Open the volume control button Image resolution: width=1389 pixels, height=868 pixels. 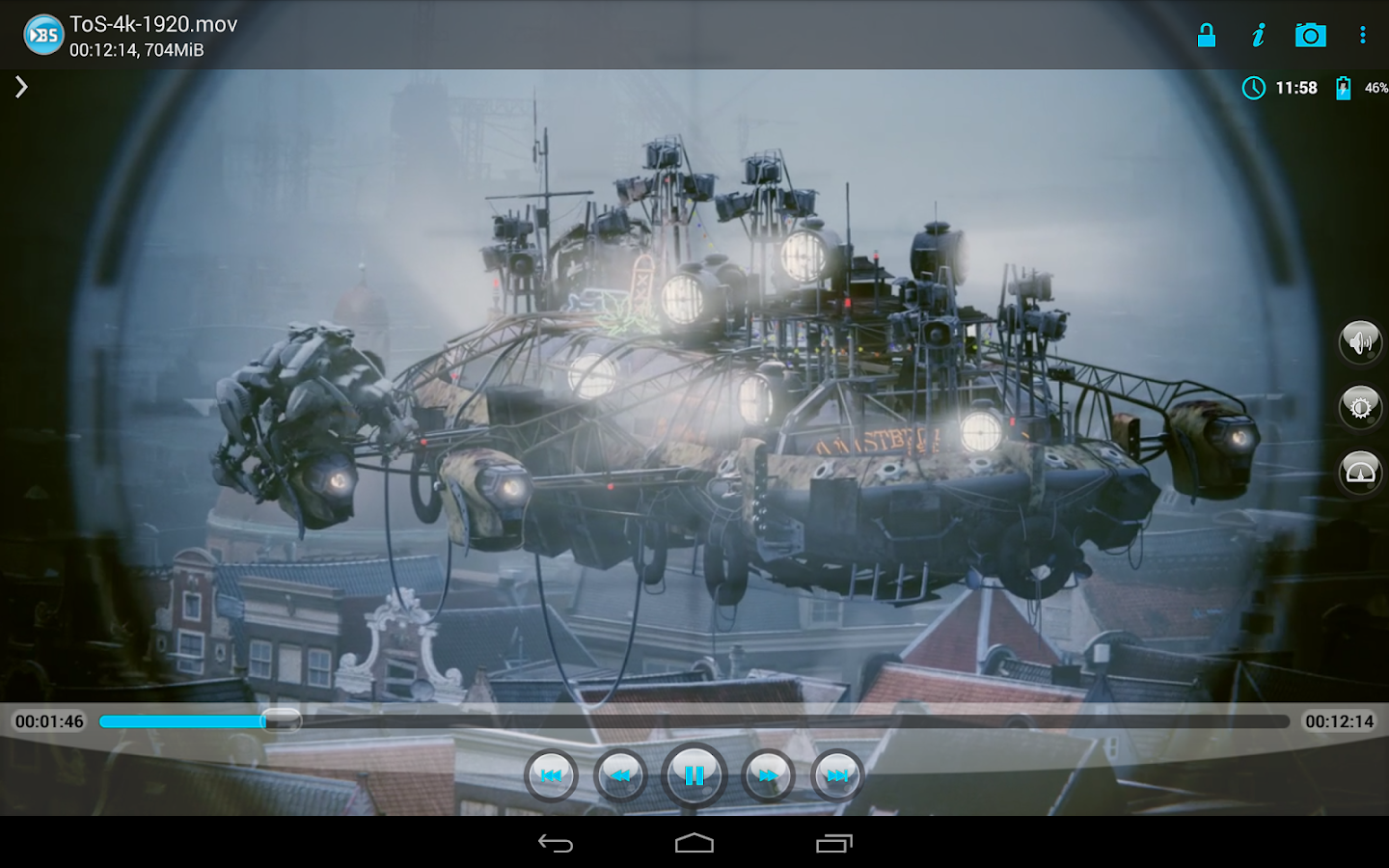[1360, 342]
